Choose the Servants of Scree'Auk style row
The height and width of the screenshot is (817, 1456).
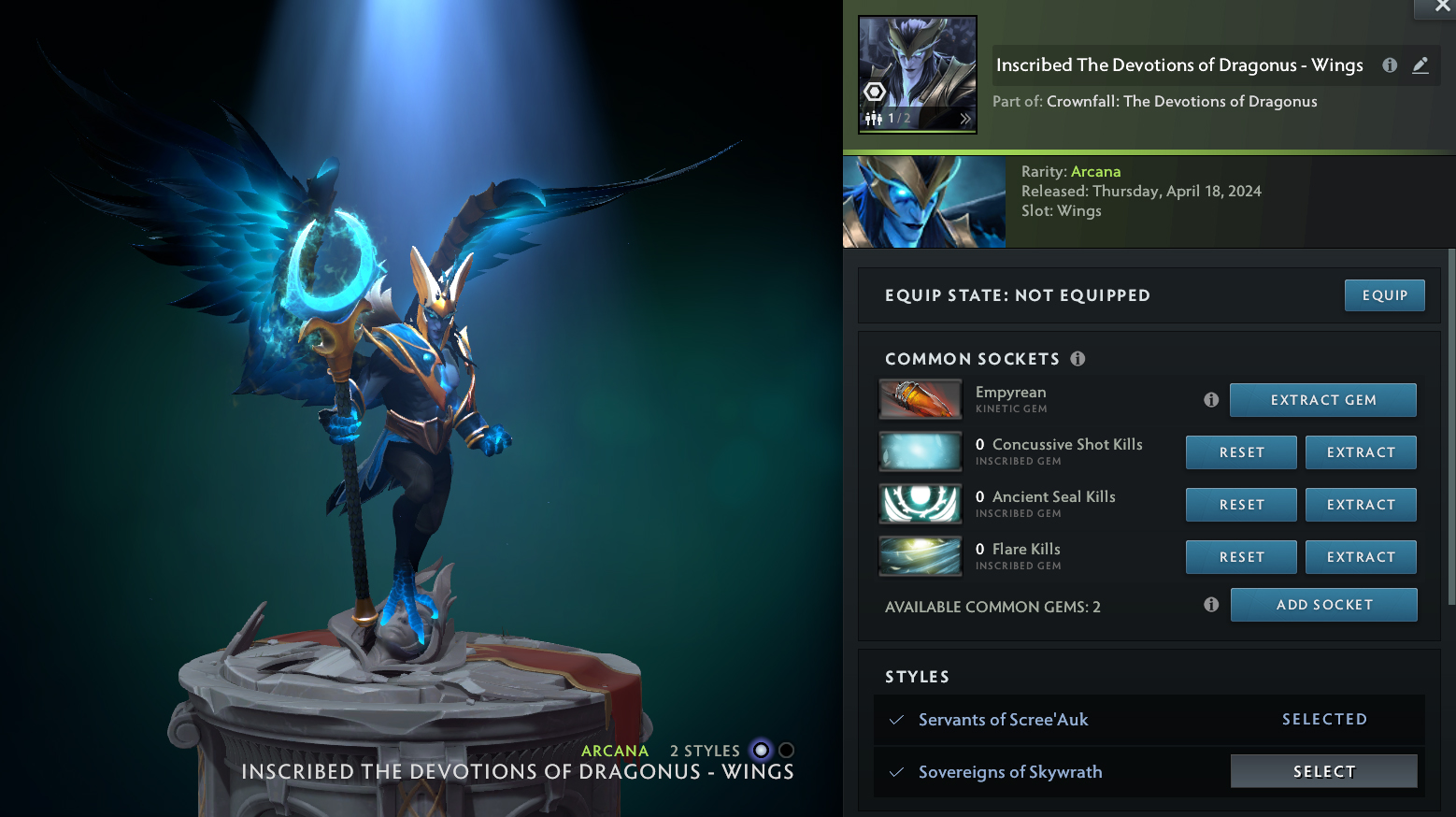click(x=1003, y=720)
